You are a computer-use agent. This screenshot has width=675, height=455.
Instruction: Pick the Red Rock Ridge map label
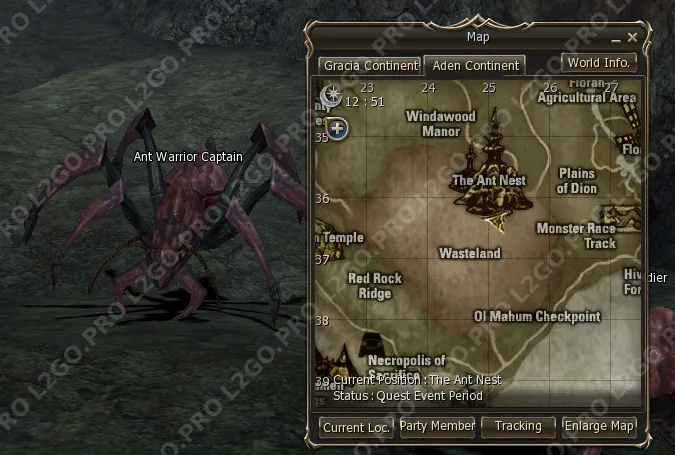pos(374,285)
